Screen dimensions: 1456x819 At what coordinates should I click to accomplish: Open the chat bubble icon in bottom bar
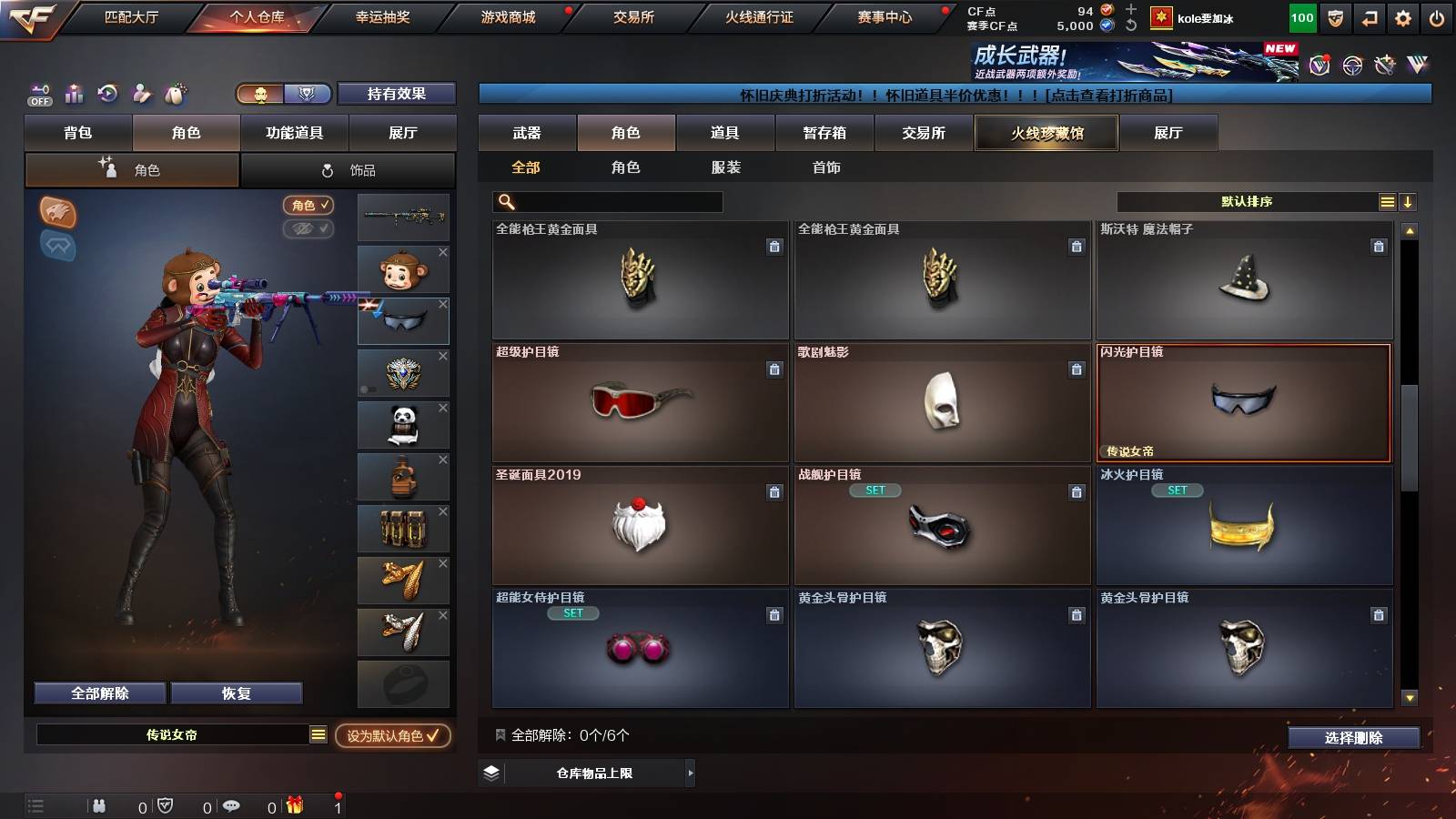(x=234, y=805)
